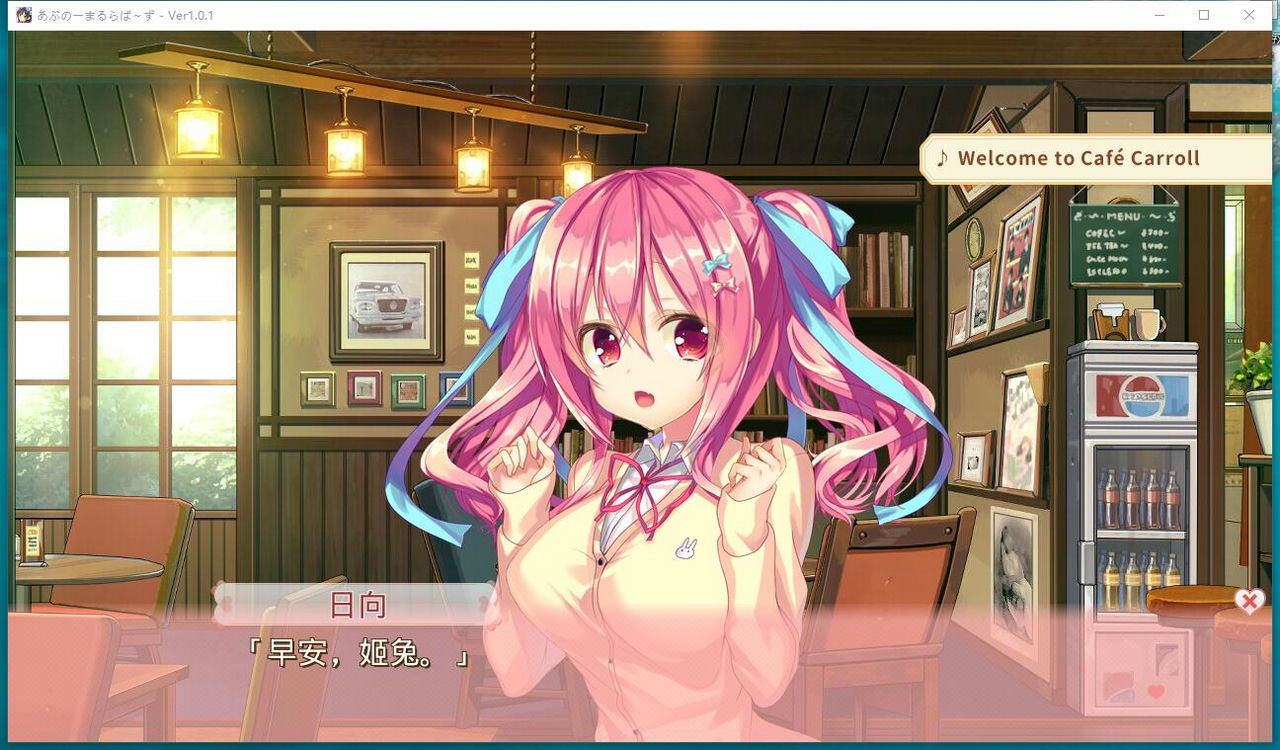Click the maximize button on the title bar
This screenshot has width=1280, height=750.
point(1204,15)
